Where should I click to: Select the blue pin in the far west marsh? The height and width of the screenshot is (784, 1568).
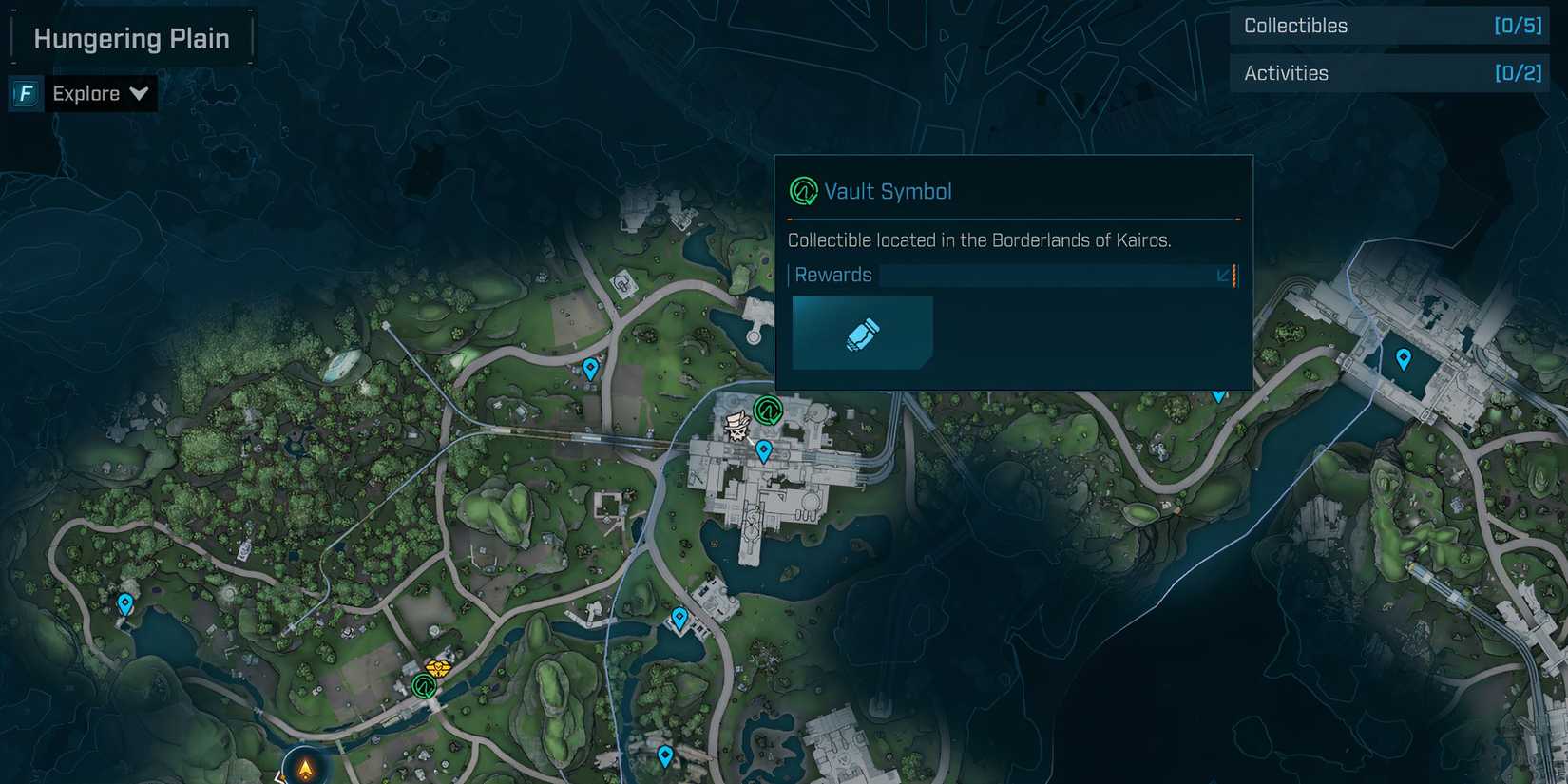click(x=124, y=602)
